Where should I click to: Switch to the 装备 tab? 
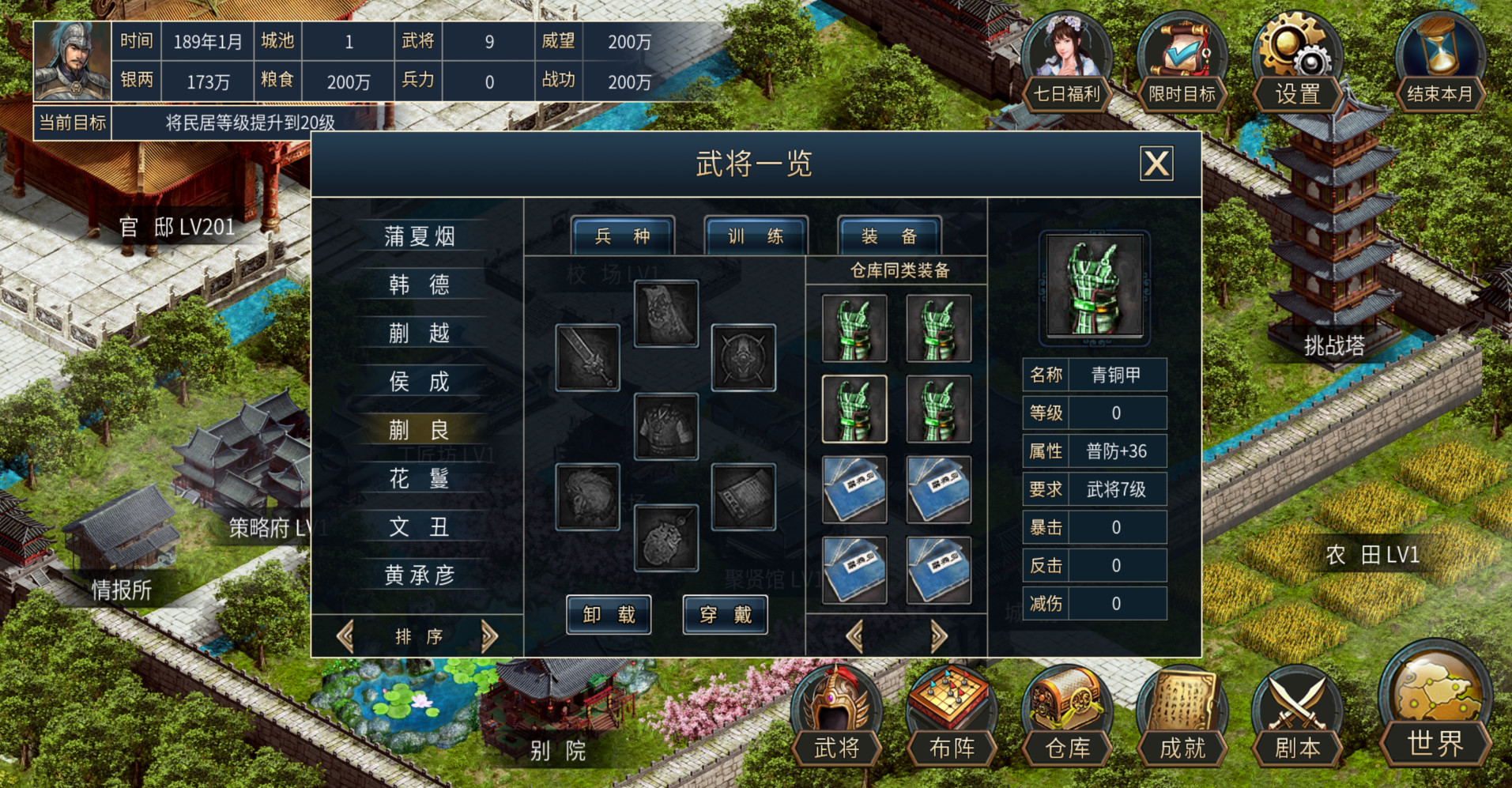coord(888,236)
